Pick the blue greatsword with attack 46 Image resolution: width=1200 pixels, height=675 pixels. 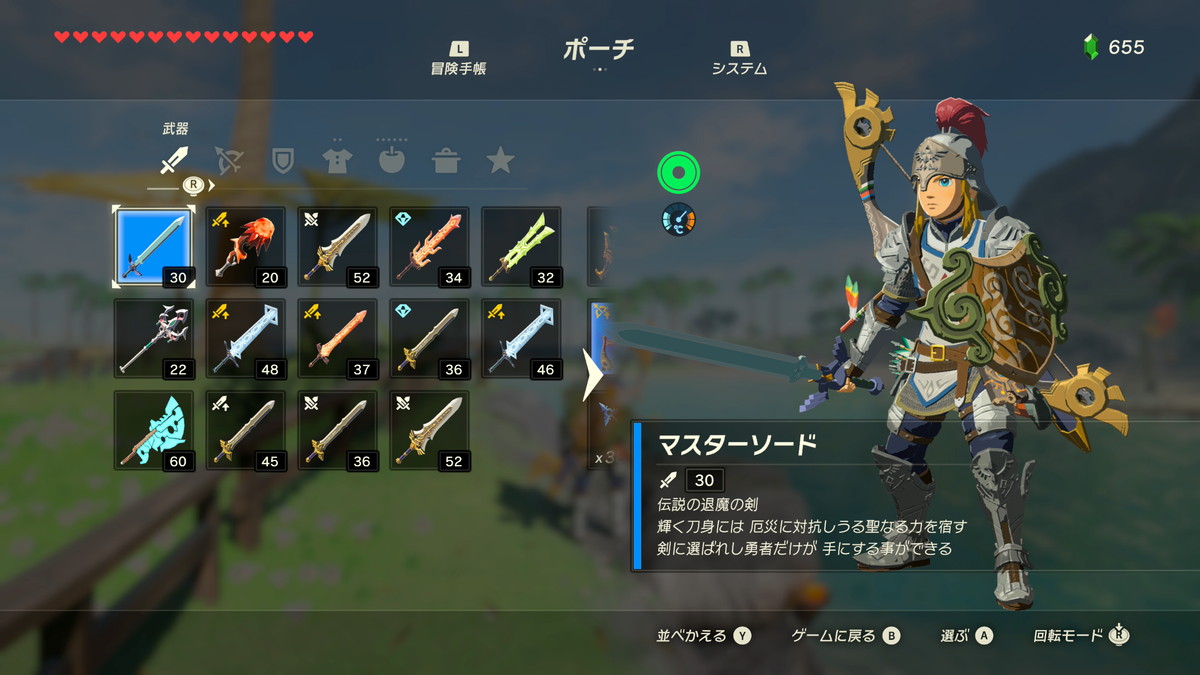tap(522, 339)
